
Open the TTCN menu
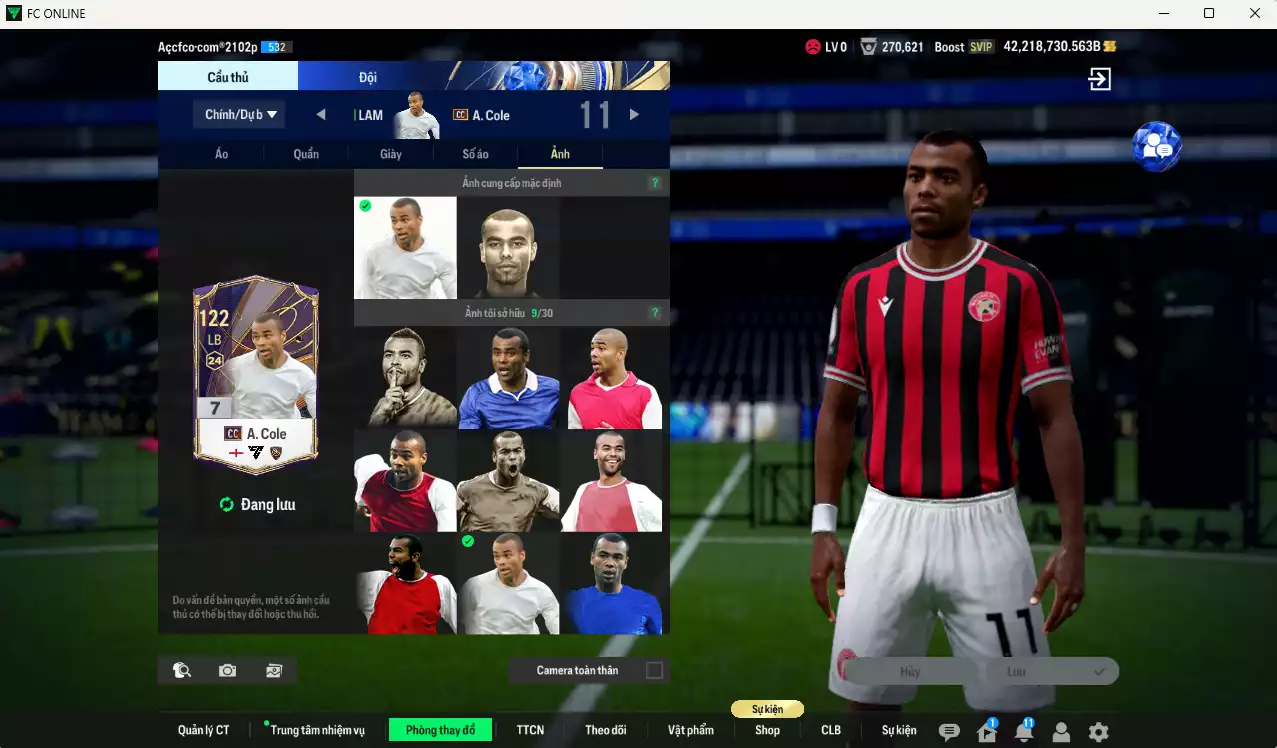530,730
